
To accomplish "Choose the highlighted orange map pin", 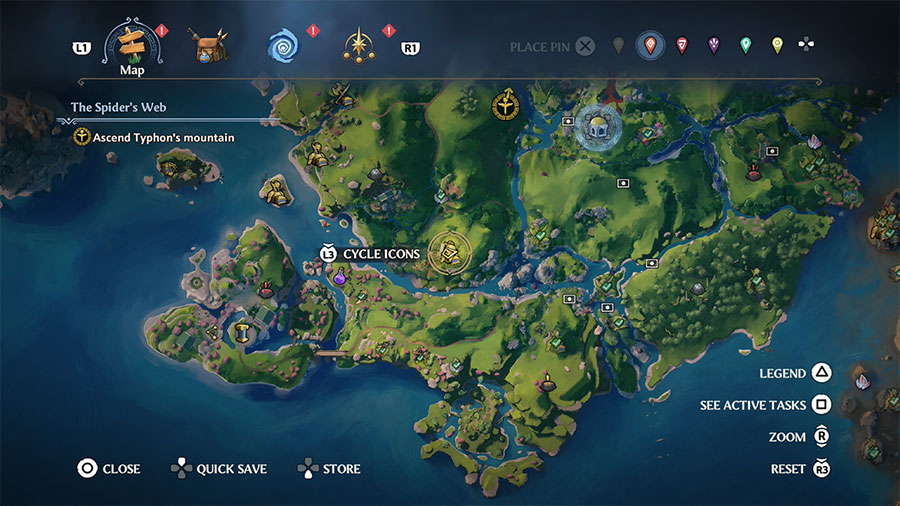I will (650, 45).
